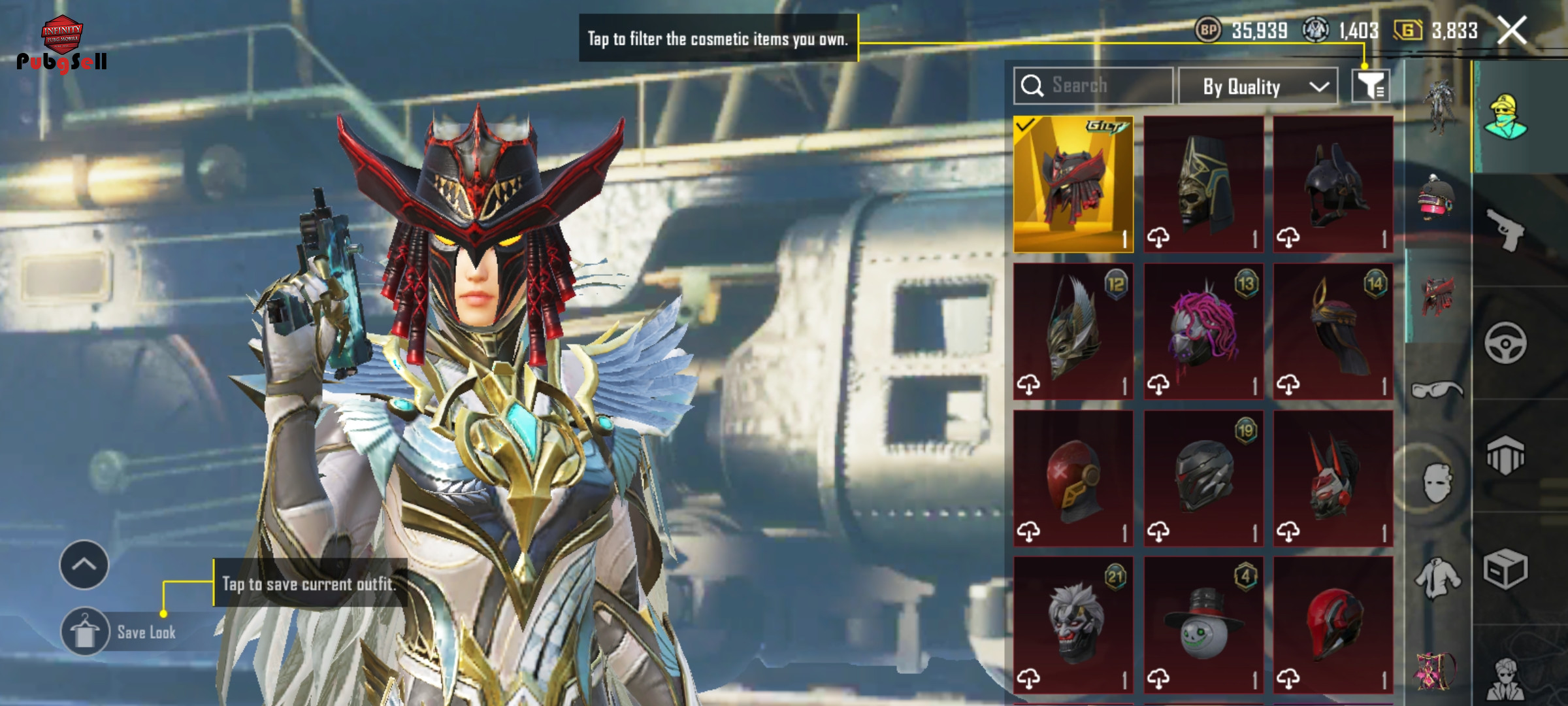Click the Search field
This screenshot has height=706, width=1568.
pos(1093,86)
